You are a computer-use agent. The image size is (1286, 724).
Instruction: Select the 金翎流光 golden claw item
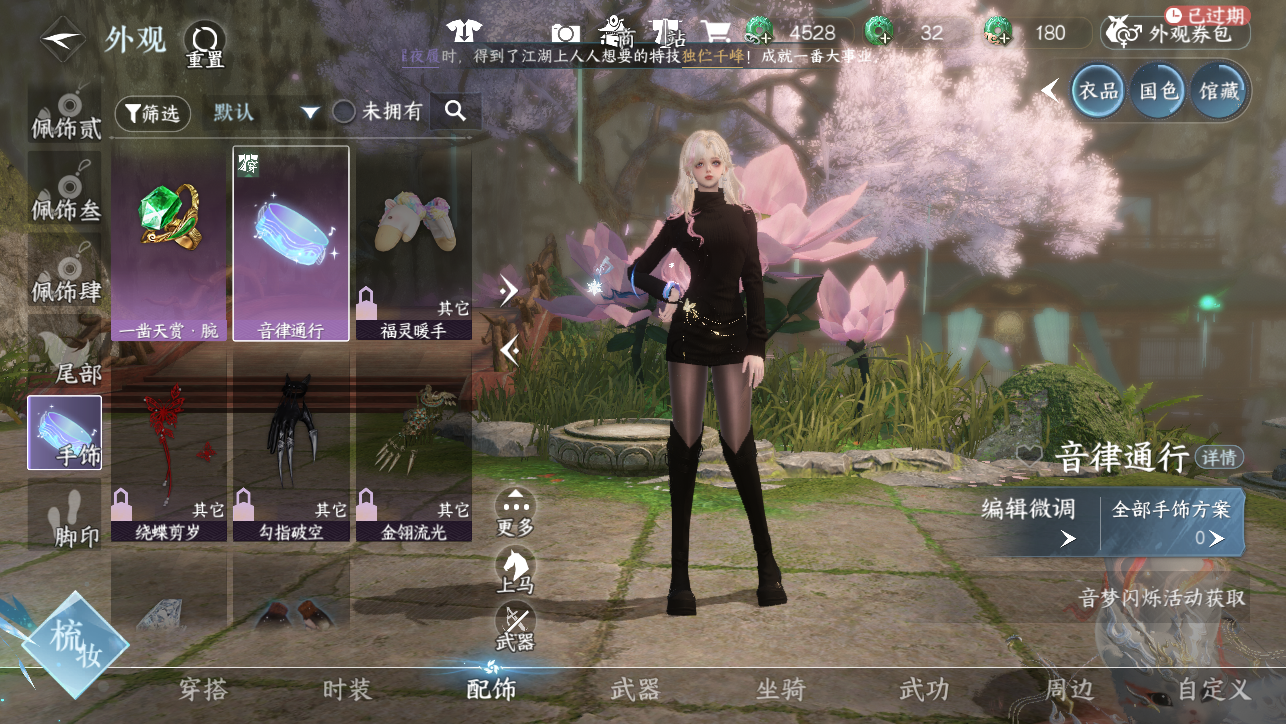pyautogui.click(x=413, y=447)
